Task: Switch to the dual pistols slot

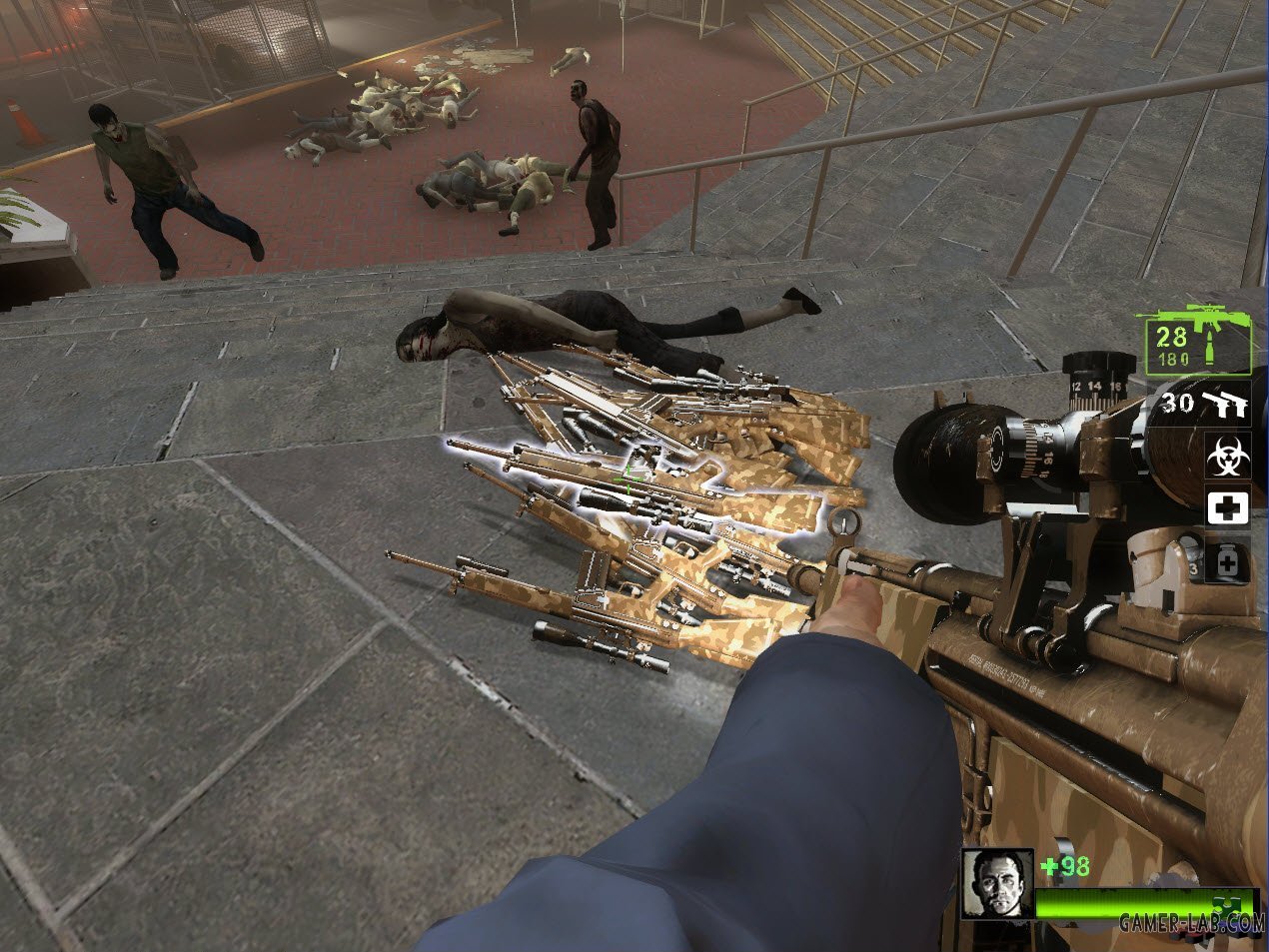Action: point(1206,404)
